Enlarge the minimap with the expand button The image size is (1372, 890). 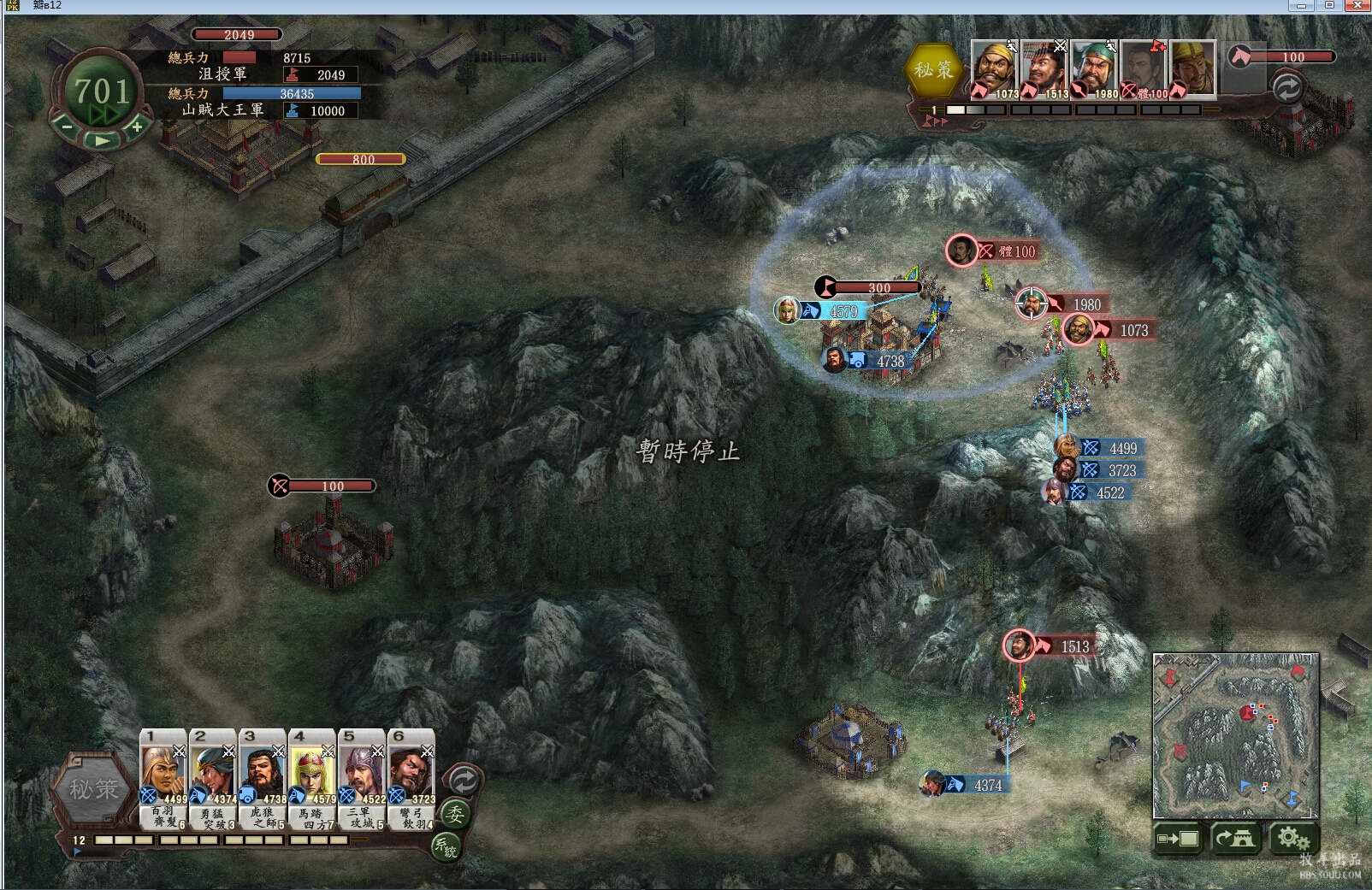(x=1178, y=839)
